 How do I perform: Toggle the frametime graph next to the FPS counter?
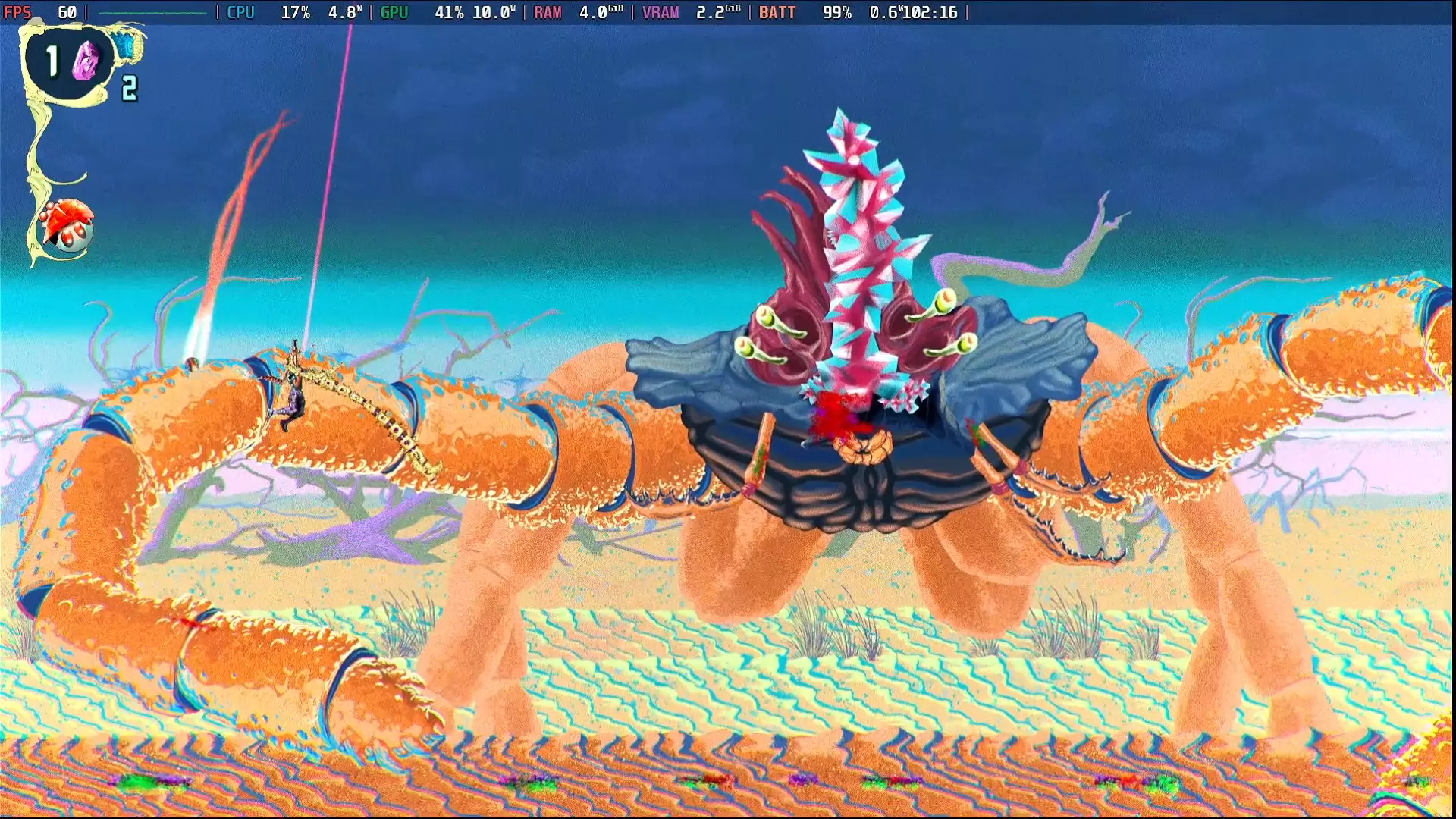point(153,11)
